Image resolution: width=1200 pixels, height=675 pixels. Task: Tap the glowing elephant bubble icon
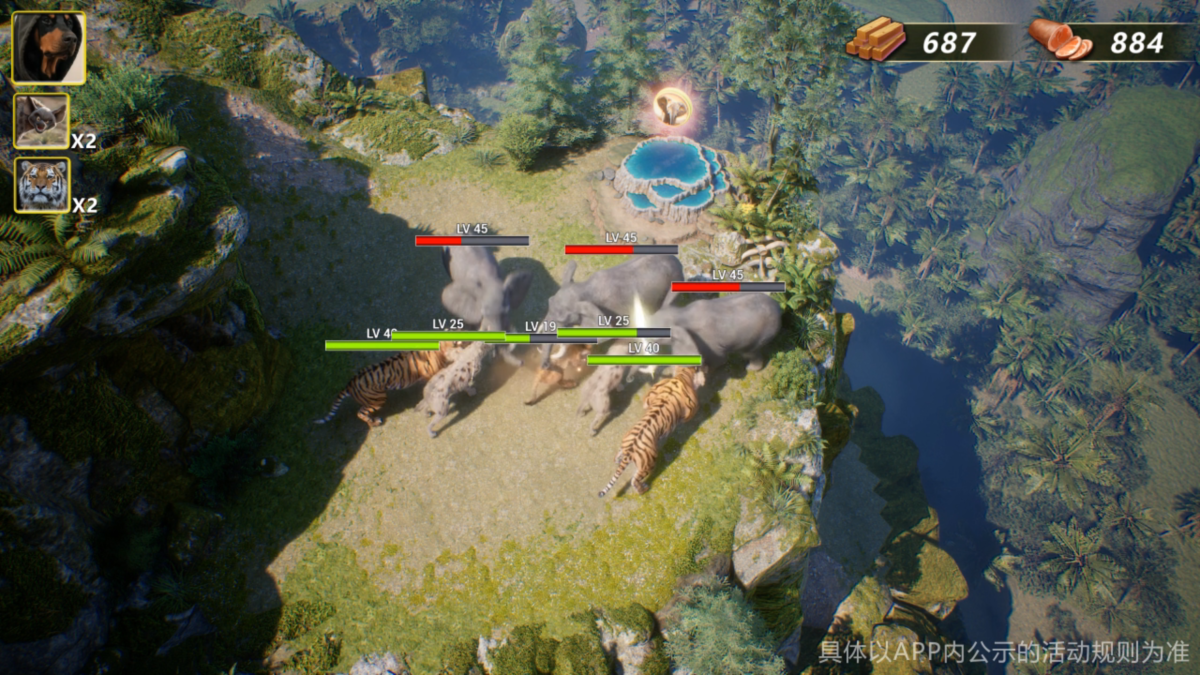coord(671,106)
